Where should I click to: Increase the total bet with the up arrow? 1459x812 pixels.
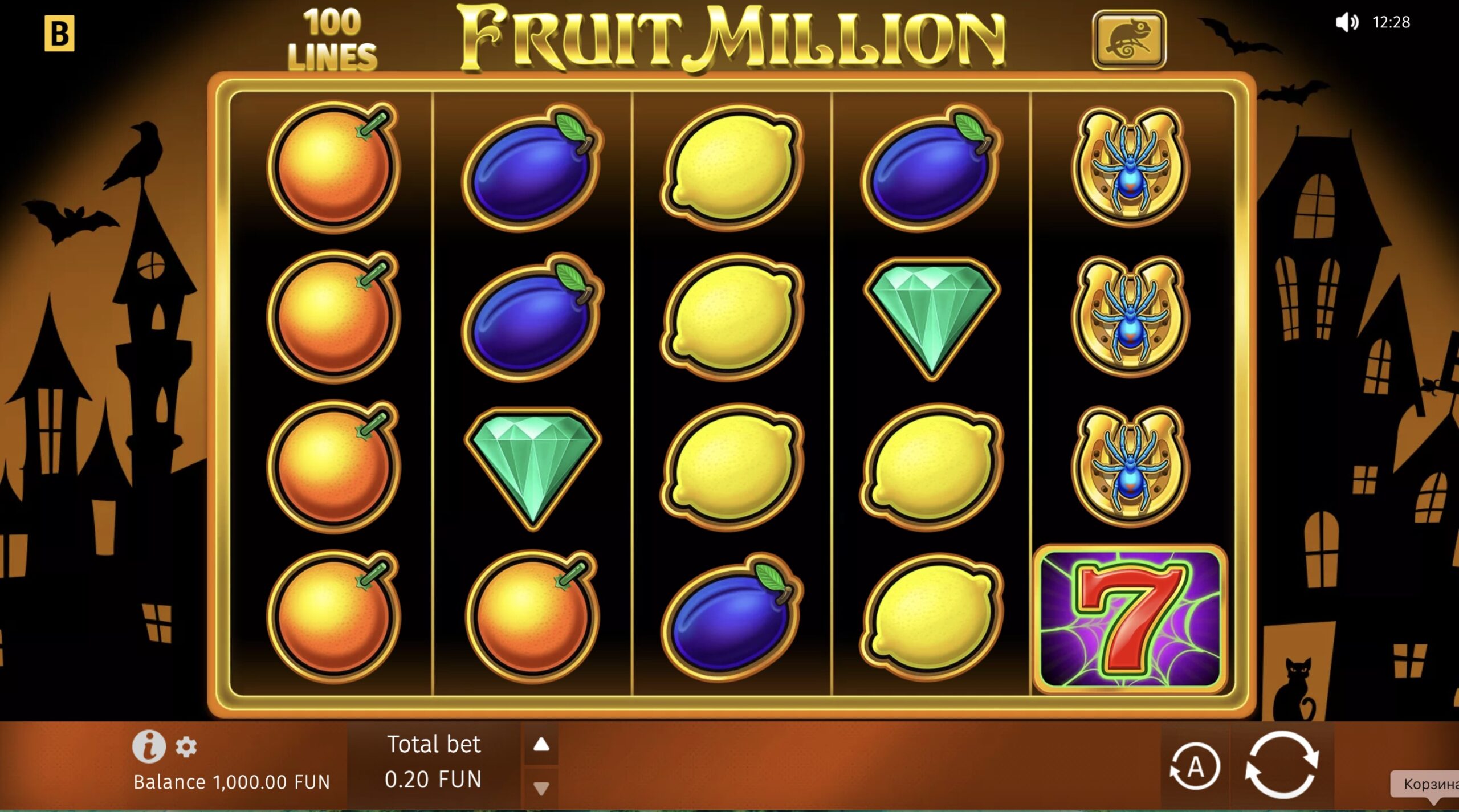pos(542,744)
